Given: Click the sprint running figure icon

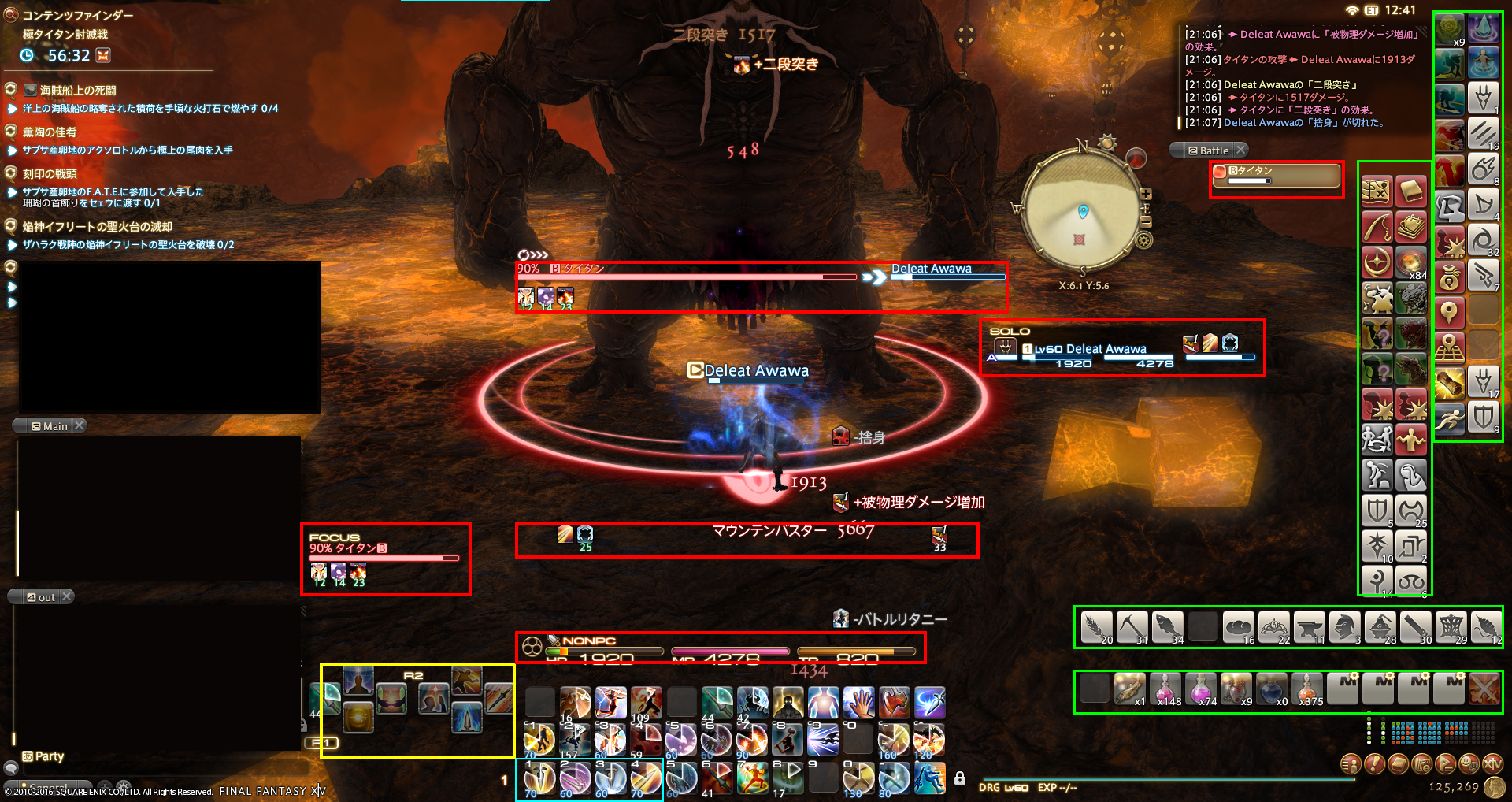Looking at the screenshot, I should tap(1449, 417).
